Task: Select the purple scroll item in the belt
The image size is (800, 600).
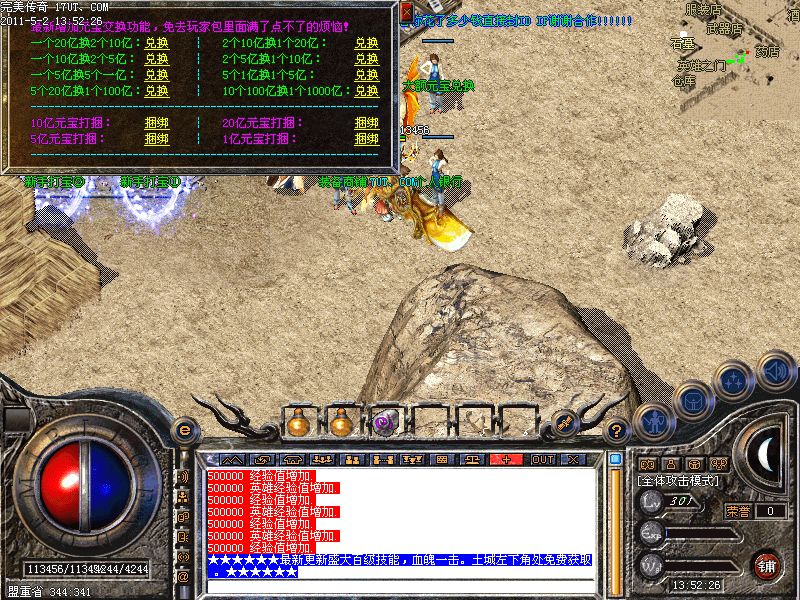Action: [384, 424]
